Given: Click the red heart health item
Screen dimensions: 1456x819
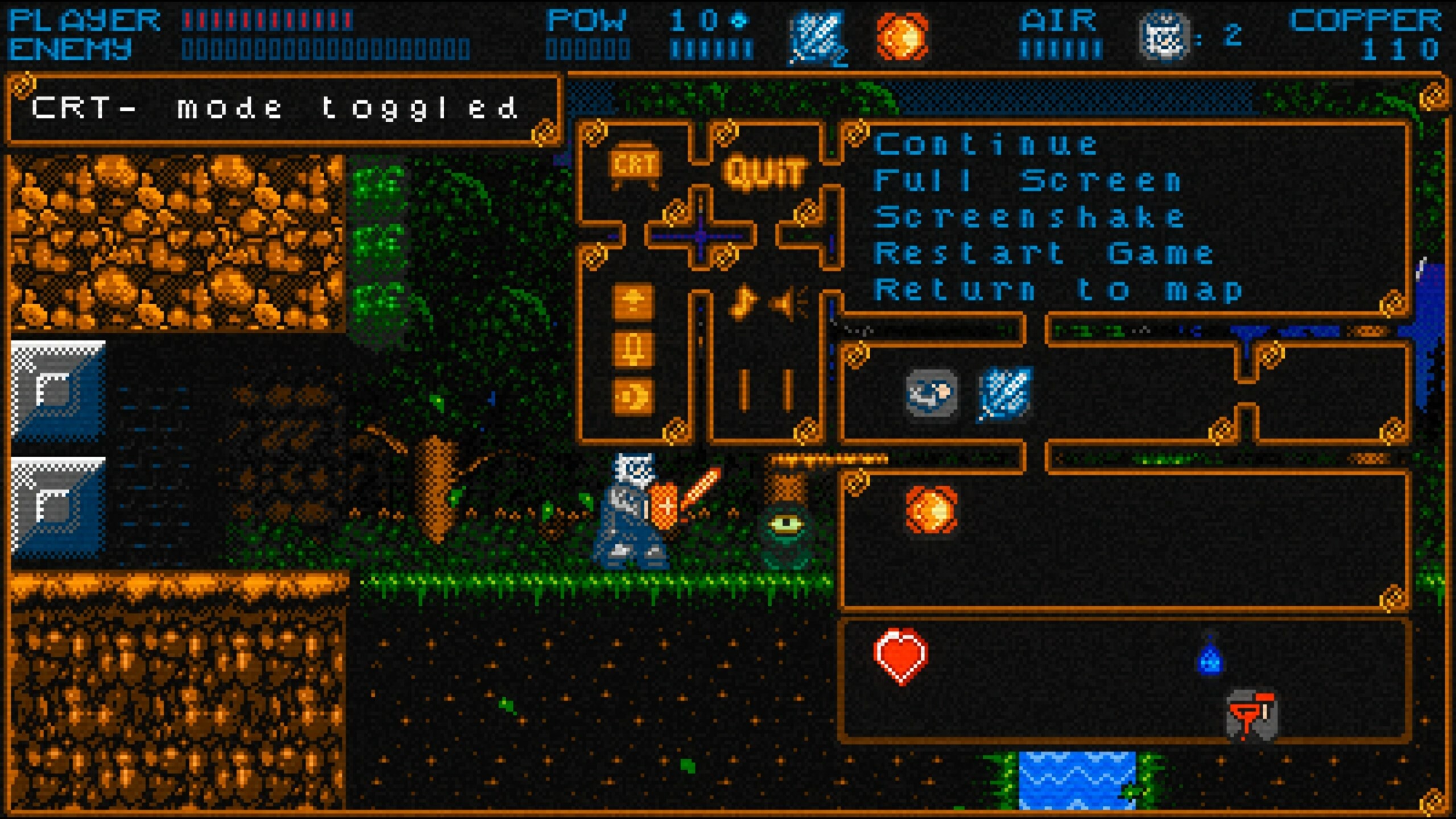Looking at the screenshot, I should coord(900,654).
